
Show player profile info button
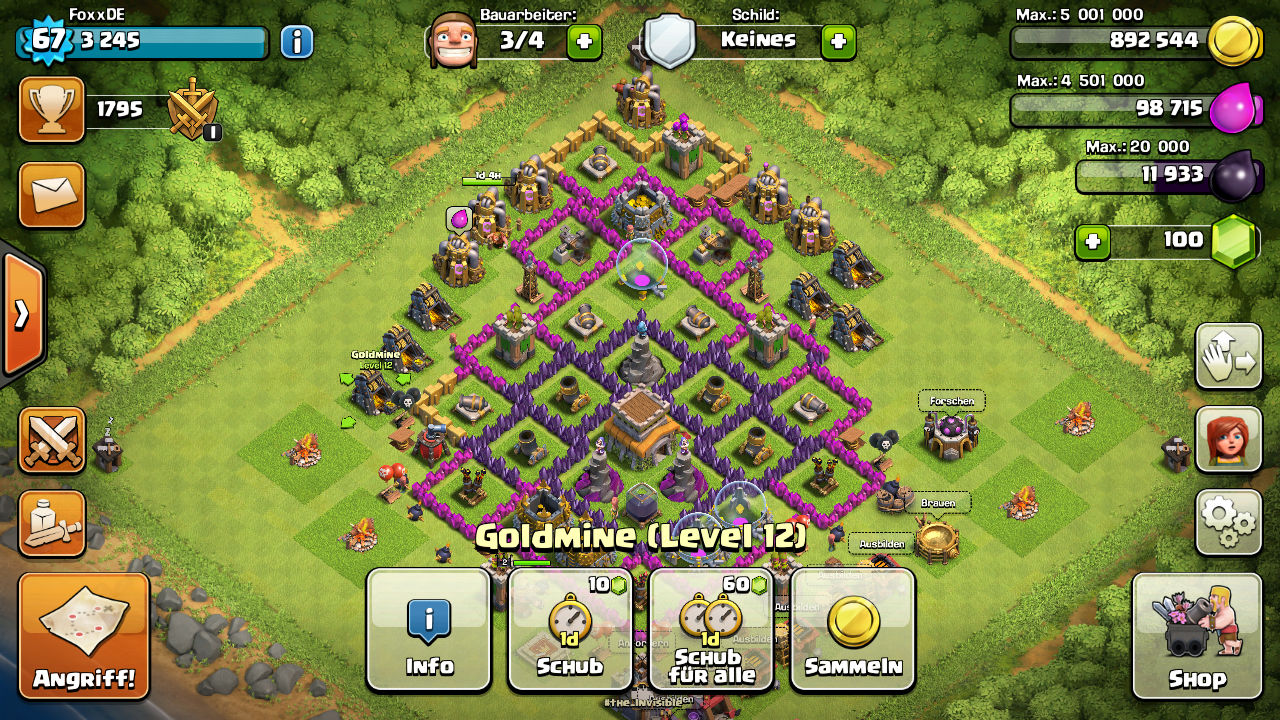(296, 42)
